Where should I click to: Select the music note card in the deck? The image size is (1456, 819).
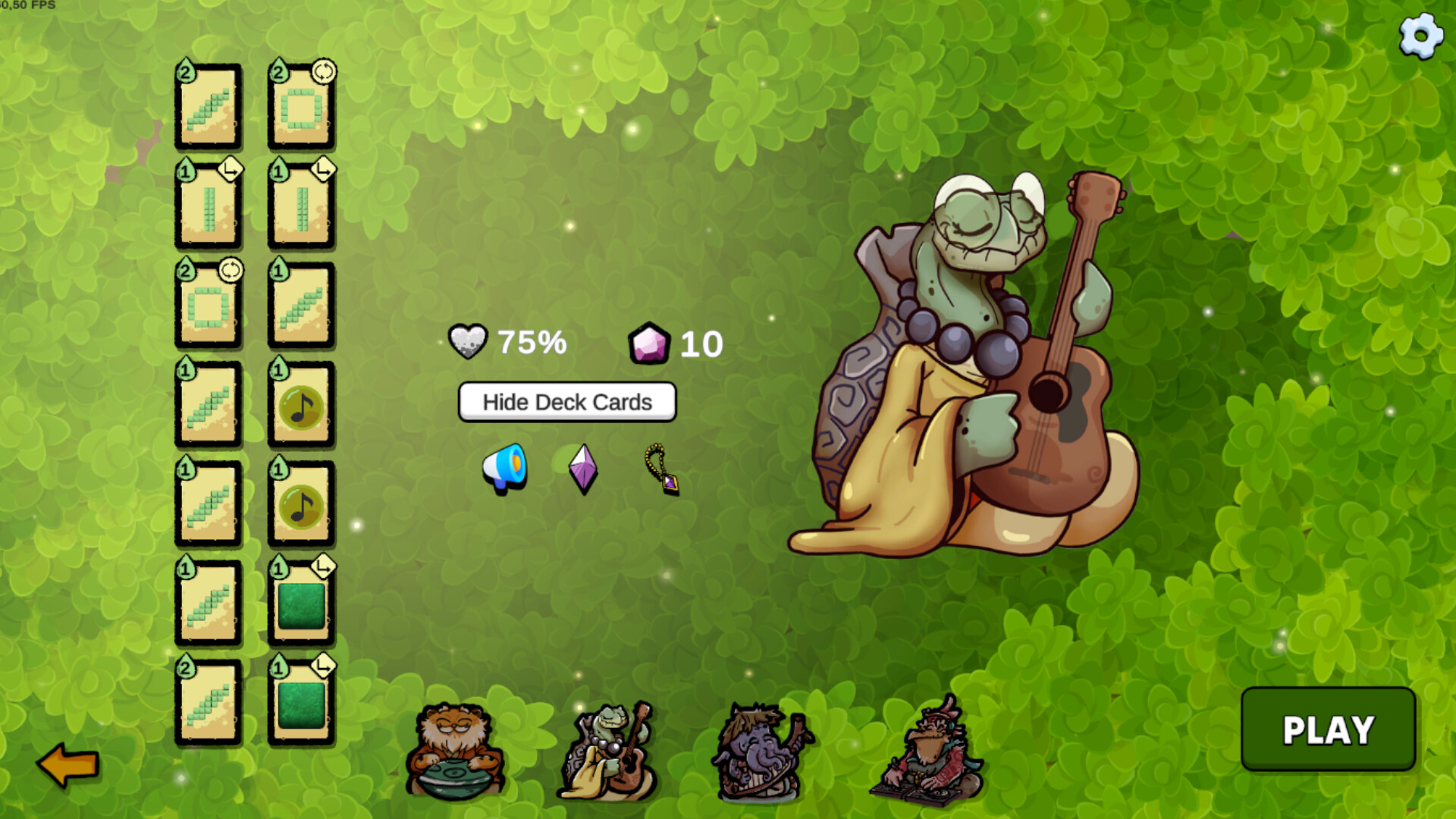[x=300, y=408]
